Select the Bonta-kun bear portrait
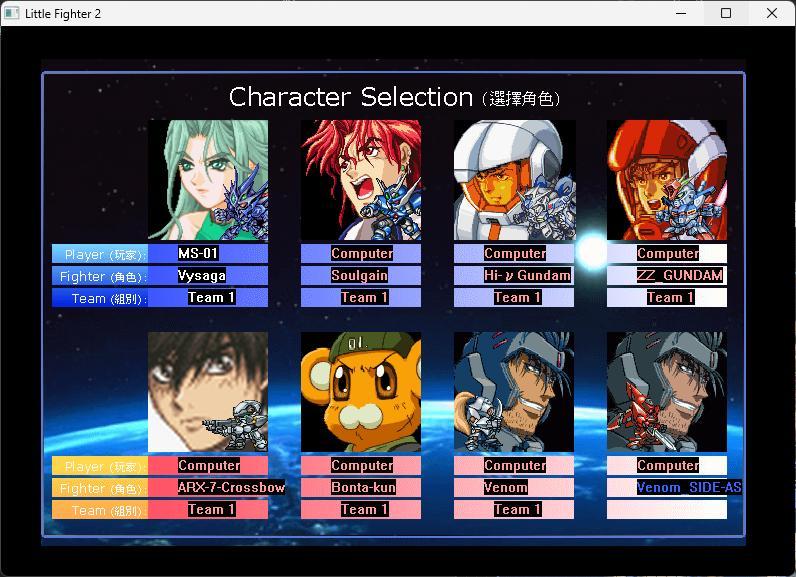Viewport: 796px width, 577px height. pos(361,392)
